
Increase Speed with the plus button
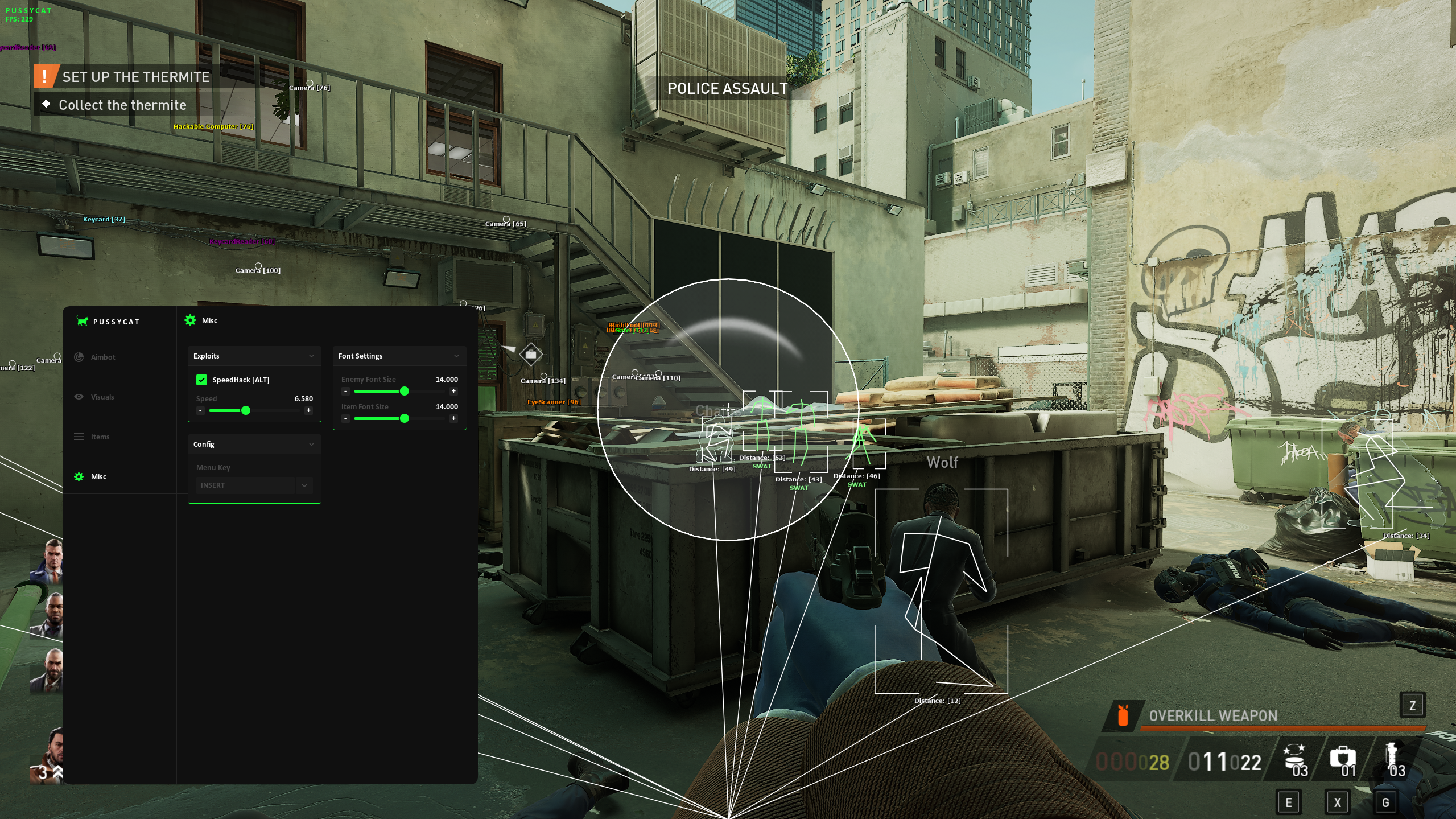tap(308, 410)
